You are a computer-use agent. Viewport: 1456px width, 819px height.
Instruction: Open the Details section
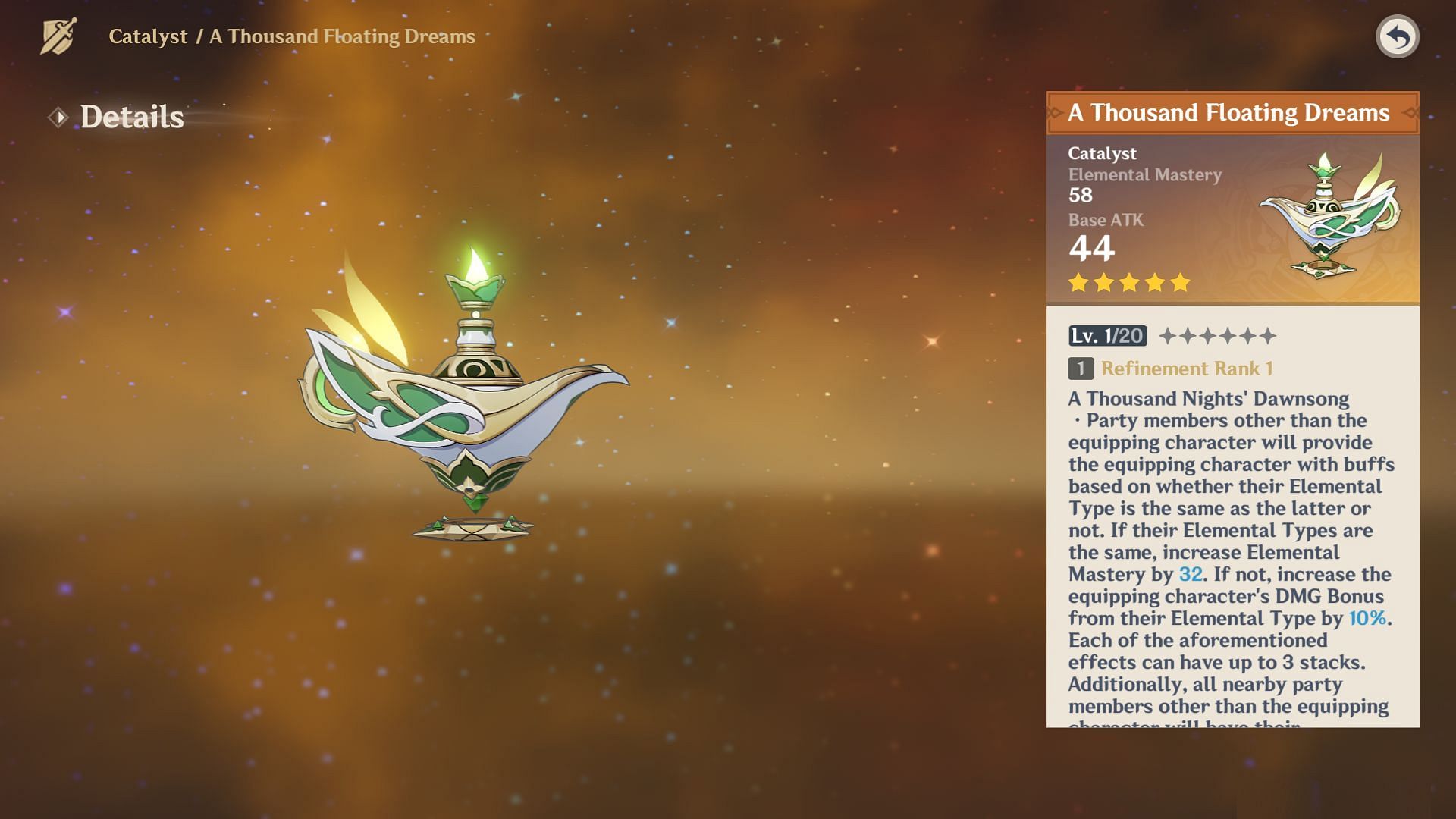tap(131, 117)
